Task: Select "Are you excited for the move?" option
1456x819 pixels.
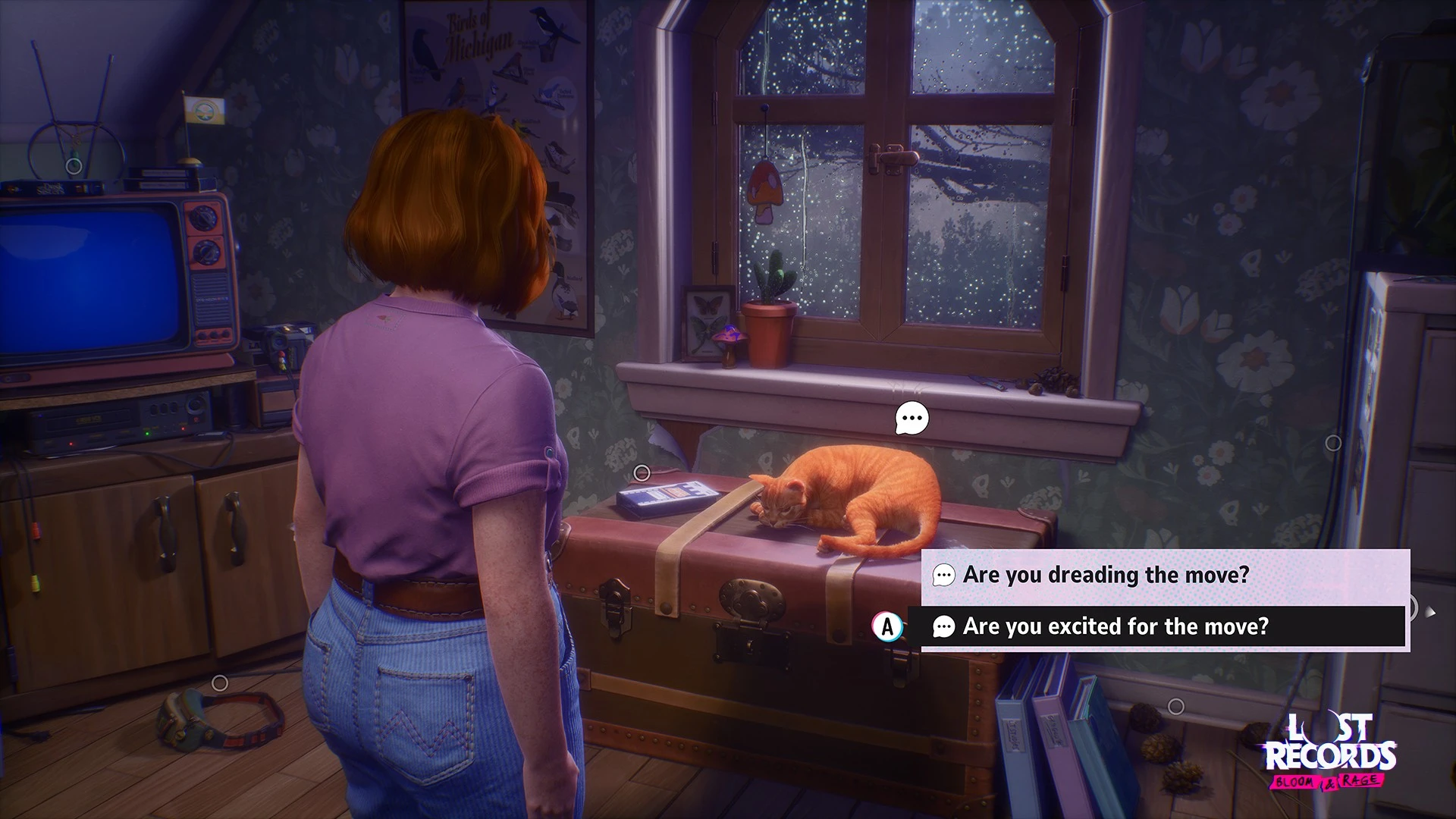Action: (1115, 626)
